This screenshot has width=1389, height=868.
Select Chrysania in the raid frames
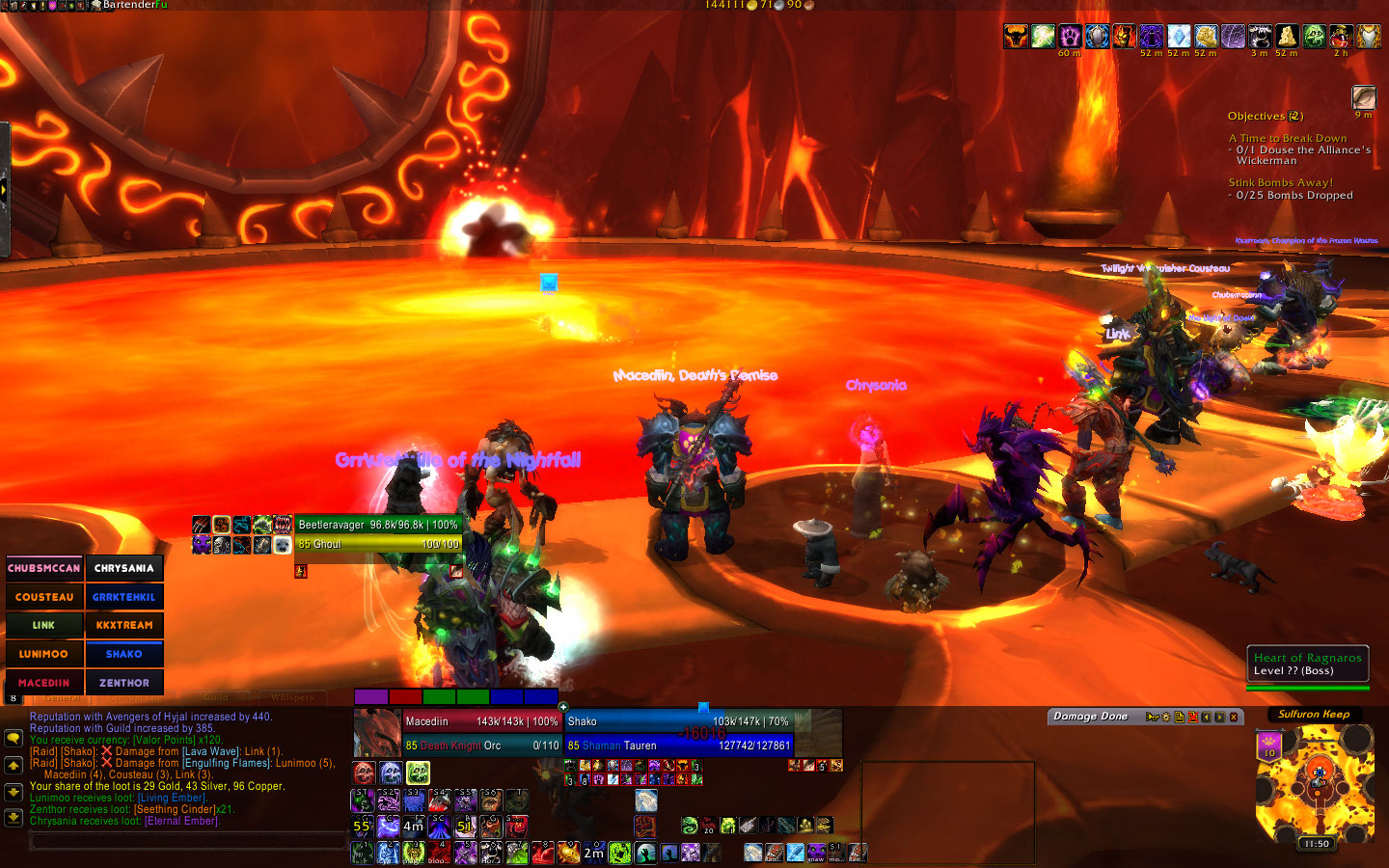pyautogui.click(x=124, y=568)
